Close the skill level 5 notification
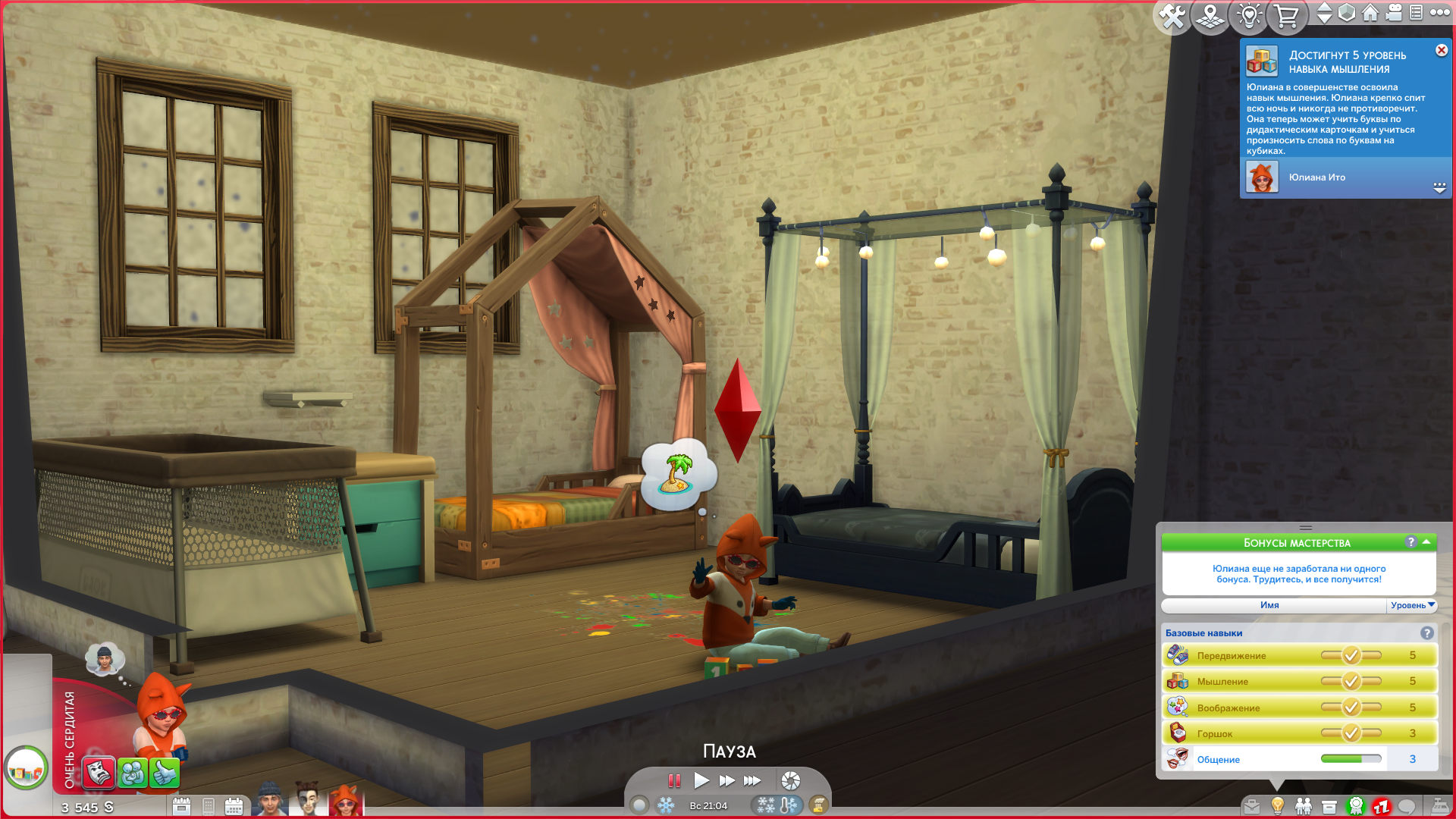This screenshot has height=819, width=1456. [1442, 50]
